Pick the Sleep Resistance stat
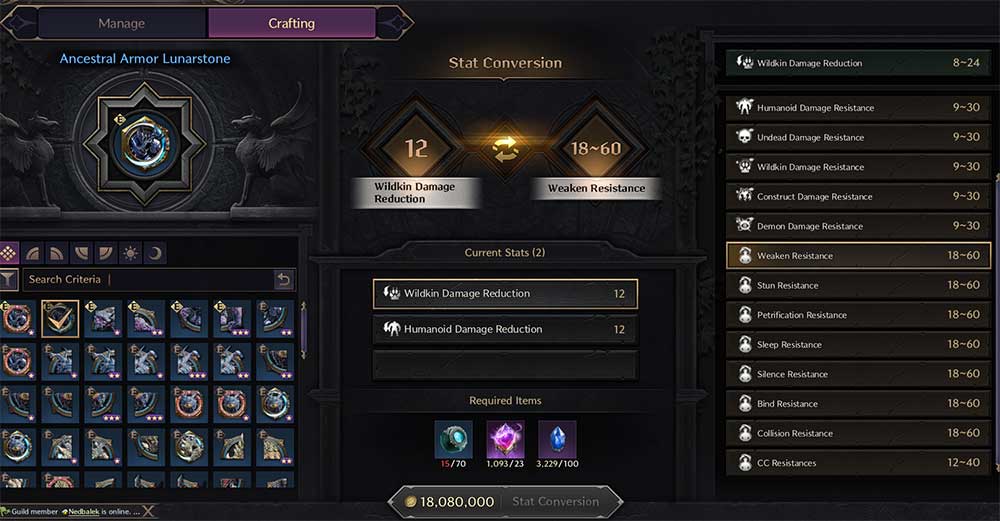The height and width of the screenshot is (521, 1000). click(x=858, y=345)
